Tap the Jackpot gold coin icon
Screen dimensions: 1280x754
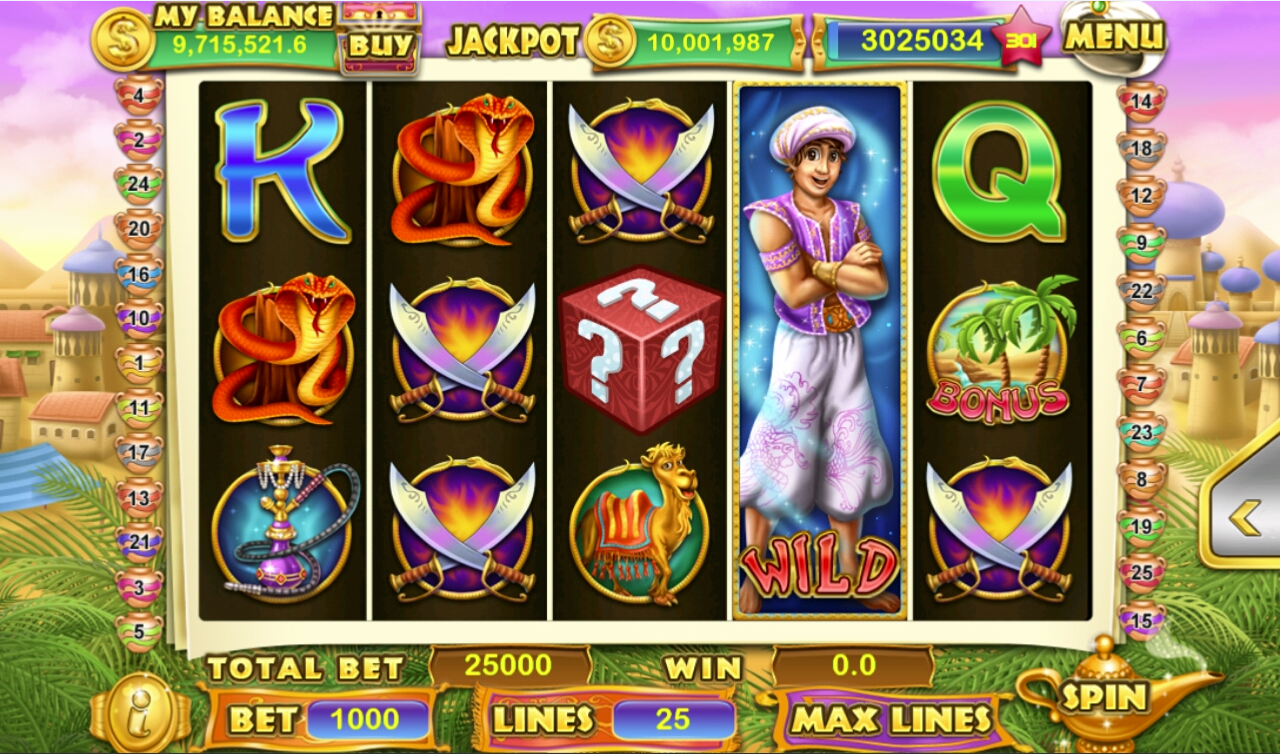[x=612, y=42]
